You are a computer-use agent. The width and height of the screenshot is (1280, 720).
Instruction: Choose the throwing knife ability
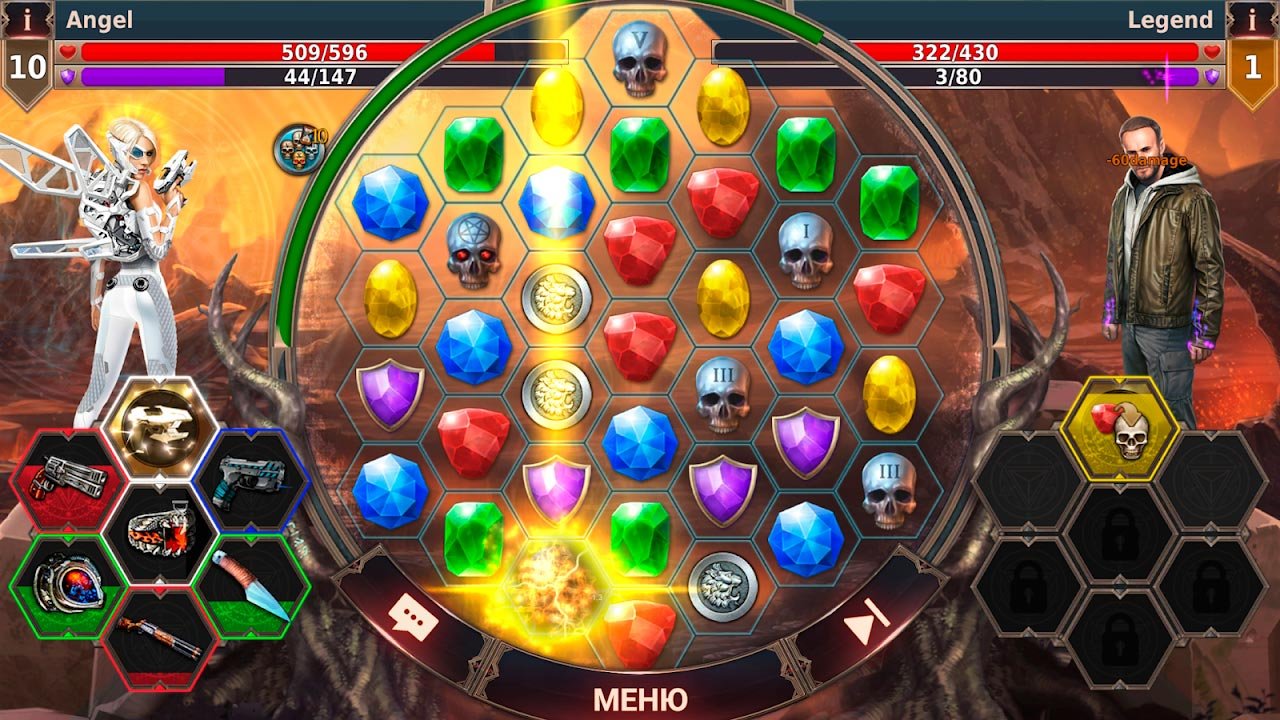(253, 585)
